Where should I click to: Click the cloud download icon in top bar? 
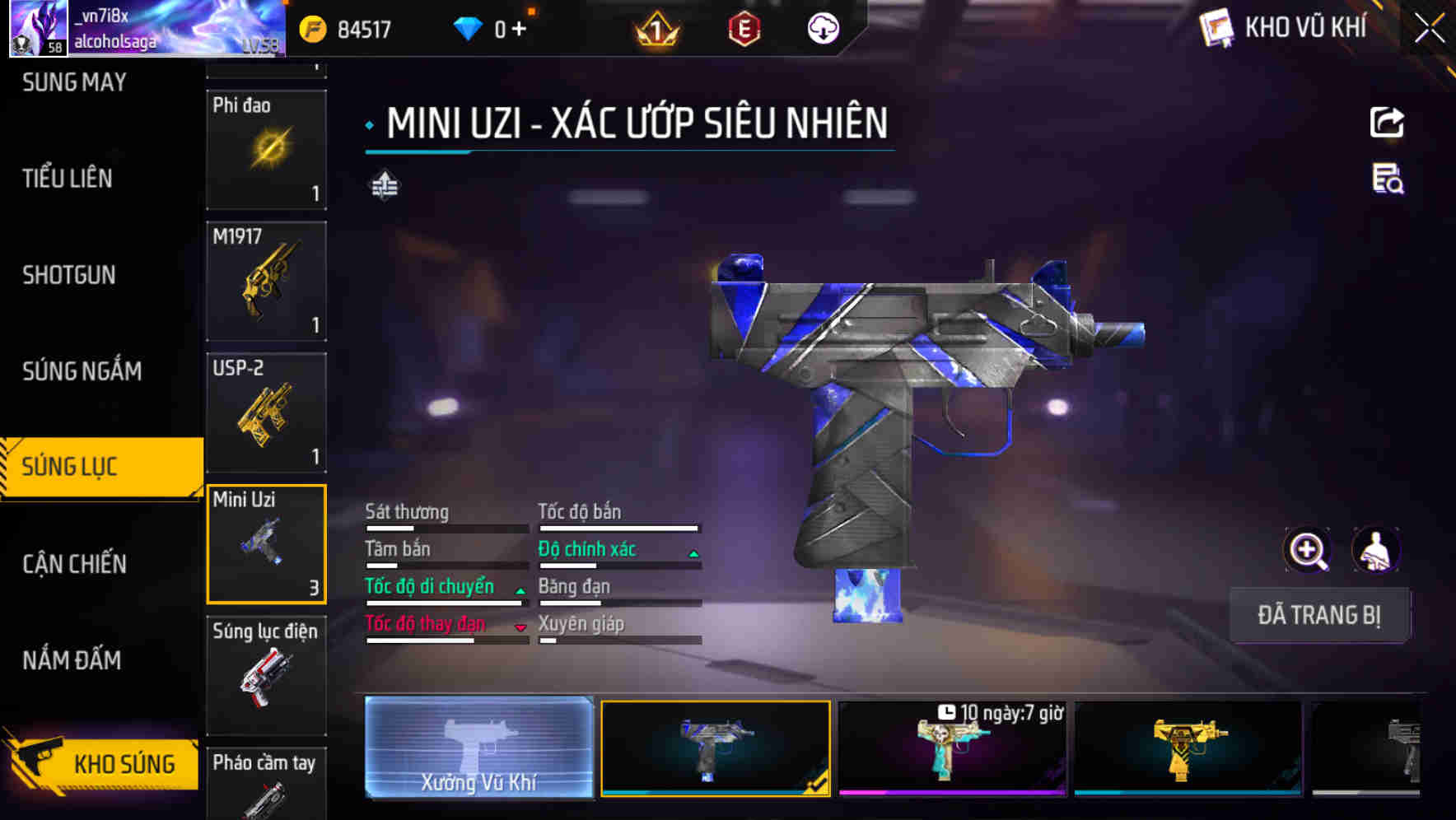(x=823, y=29)
